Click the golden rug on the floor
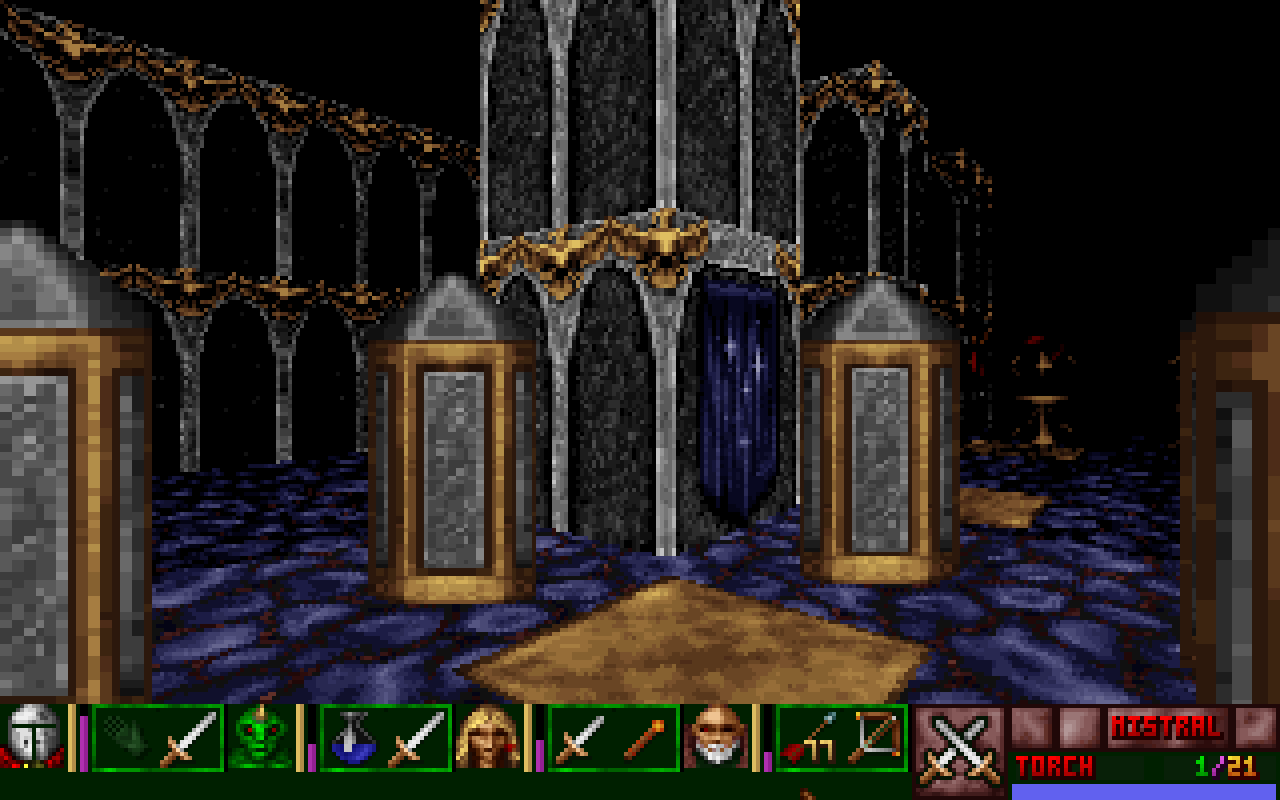 (x=690, y=650)
